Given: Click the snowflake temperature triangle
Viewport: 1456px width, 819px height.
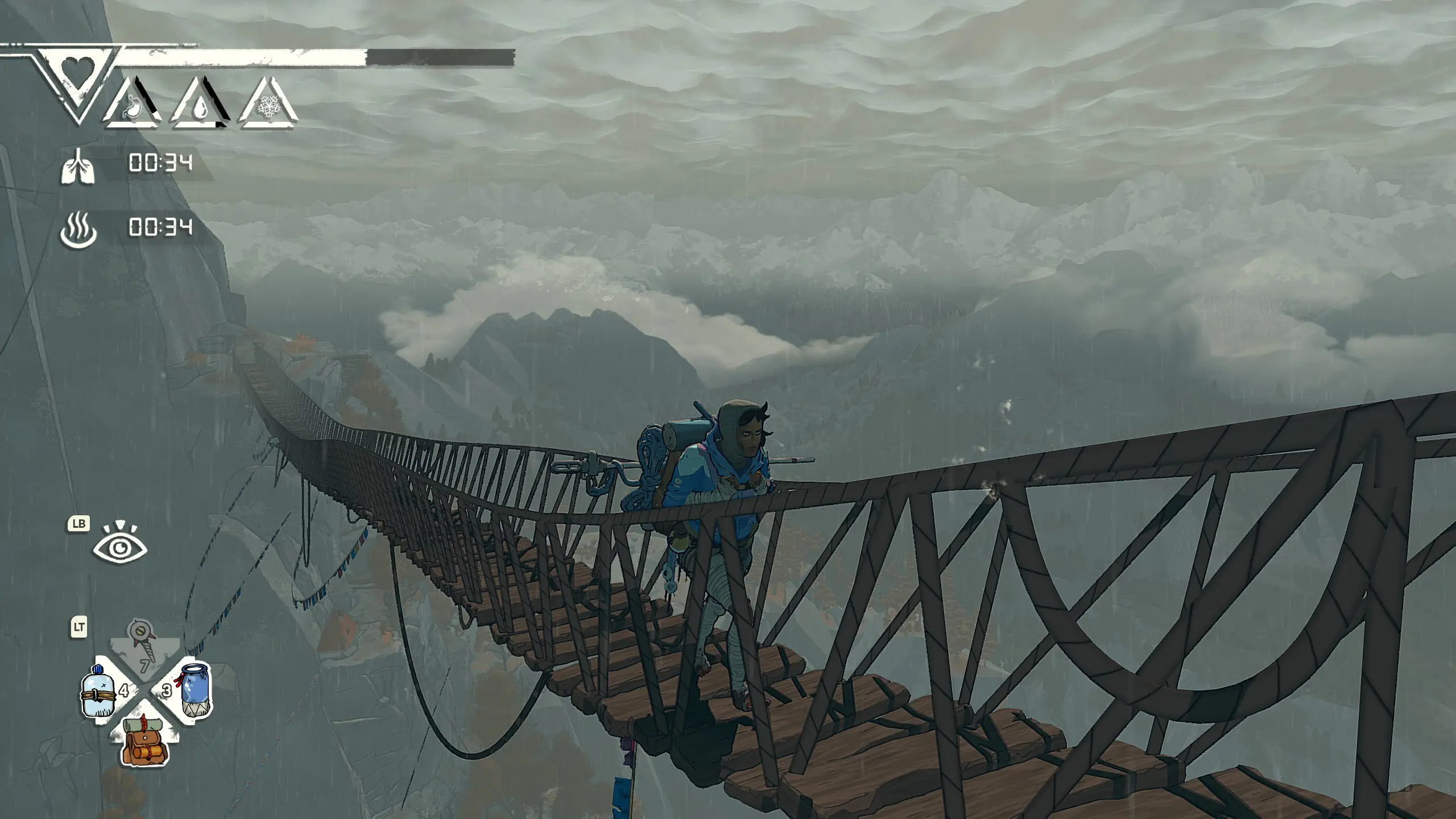Looking at the screenshot, I should (x=267, y=106).
